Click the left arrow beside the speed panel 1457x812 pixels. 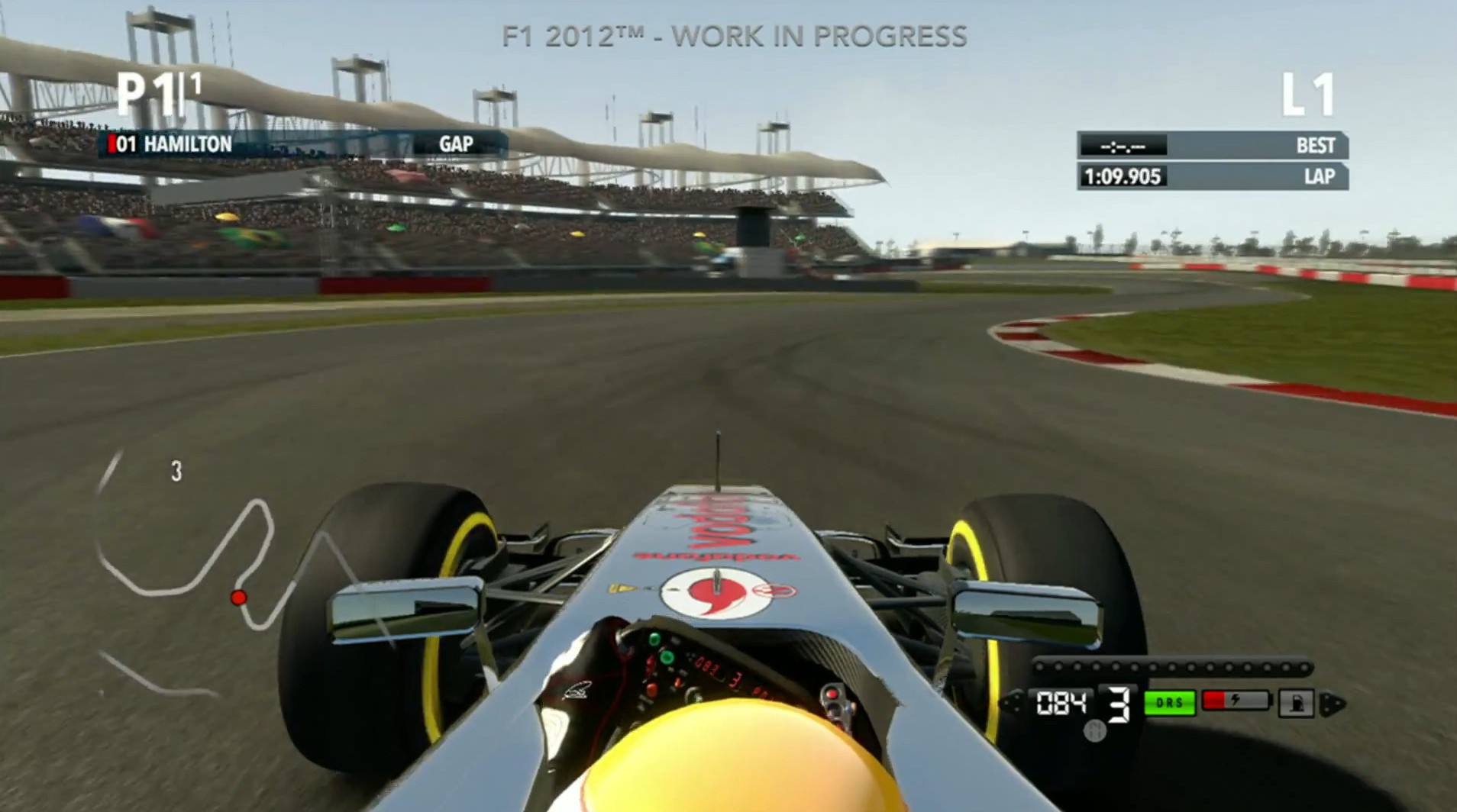(1013, 704)
